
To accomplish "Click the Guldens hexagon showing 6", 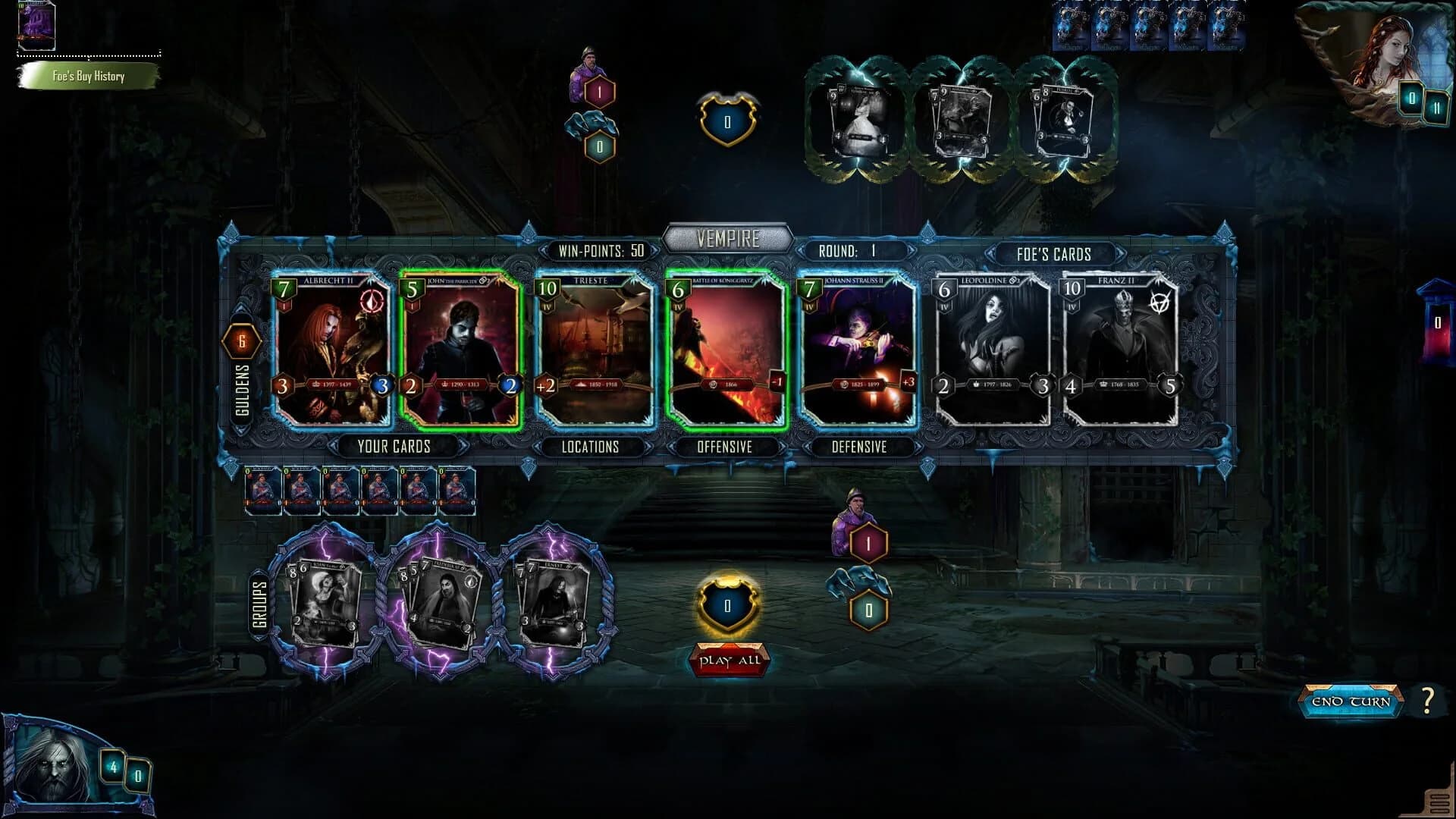I will [241, 342].
